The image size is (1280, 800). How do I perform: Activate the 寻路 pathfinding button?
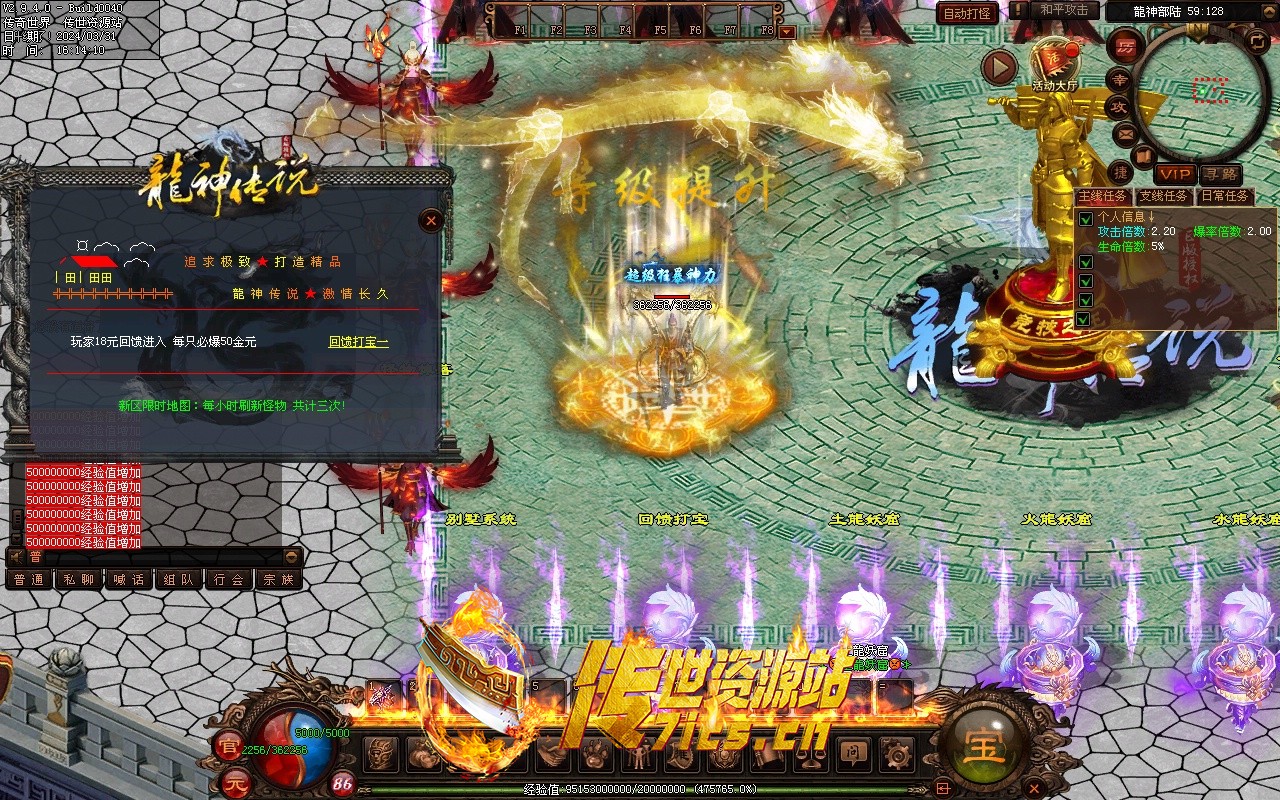click(x=1219, y=174)
